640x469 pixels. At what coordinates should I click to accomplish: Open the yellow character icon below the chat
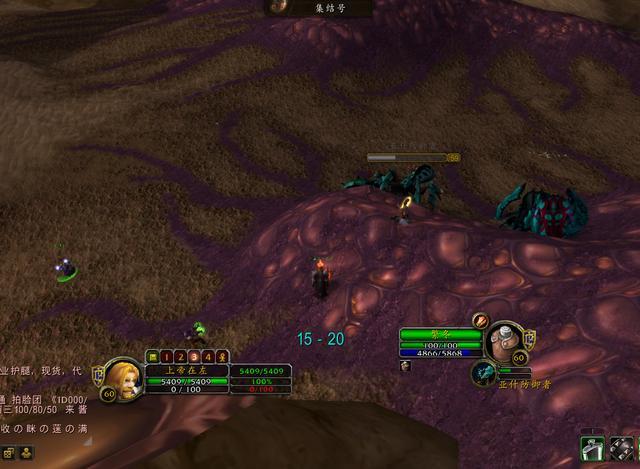tap(24, 453)
